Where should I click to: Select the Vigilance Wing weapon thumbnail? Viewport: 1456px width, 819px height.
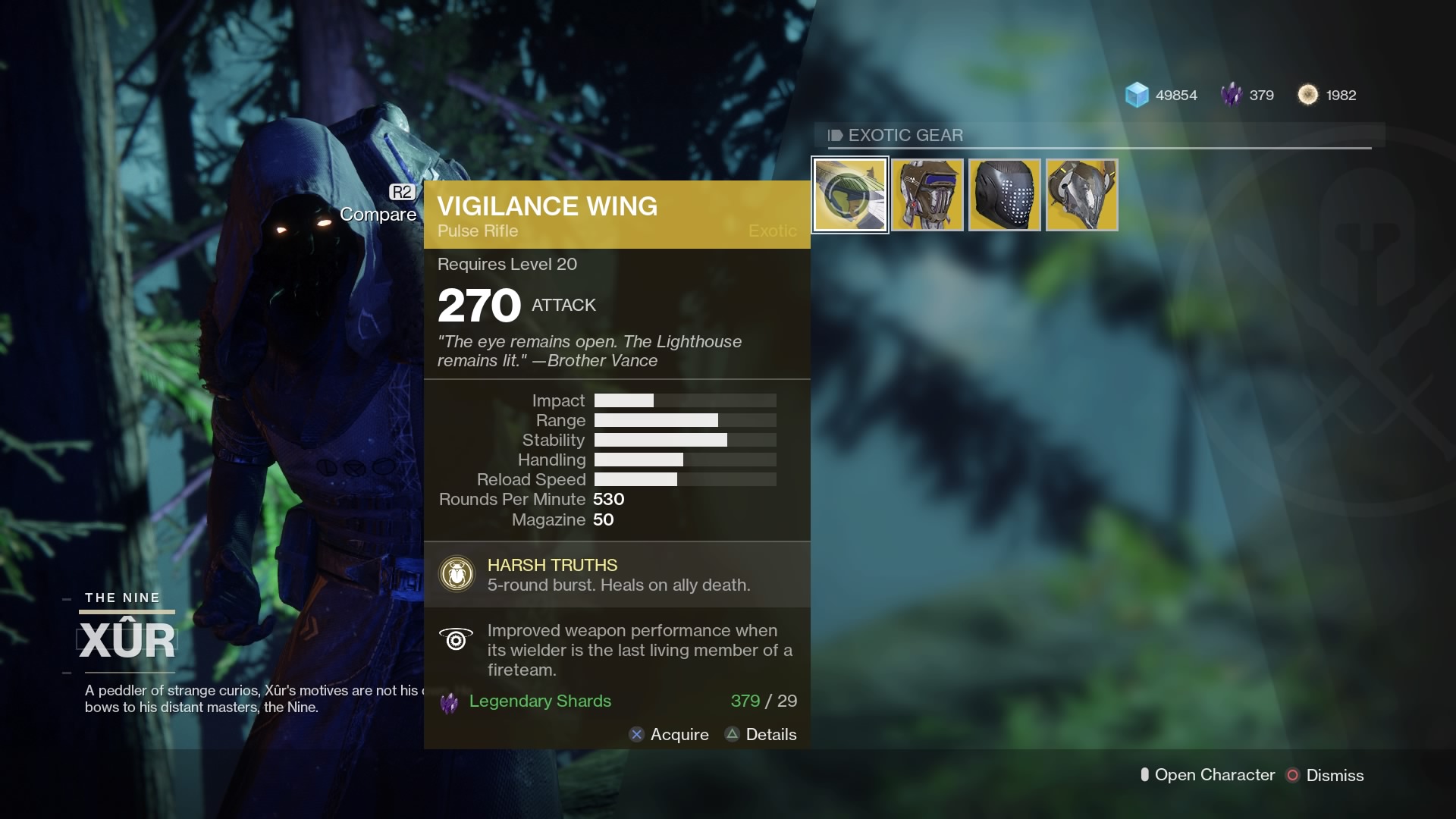coord(849,194)
